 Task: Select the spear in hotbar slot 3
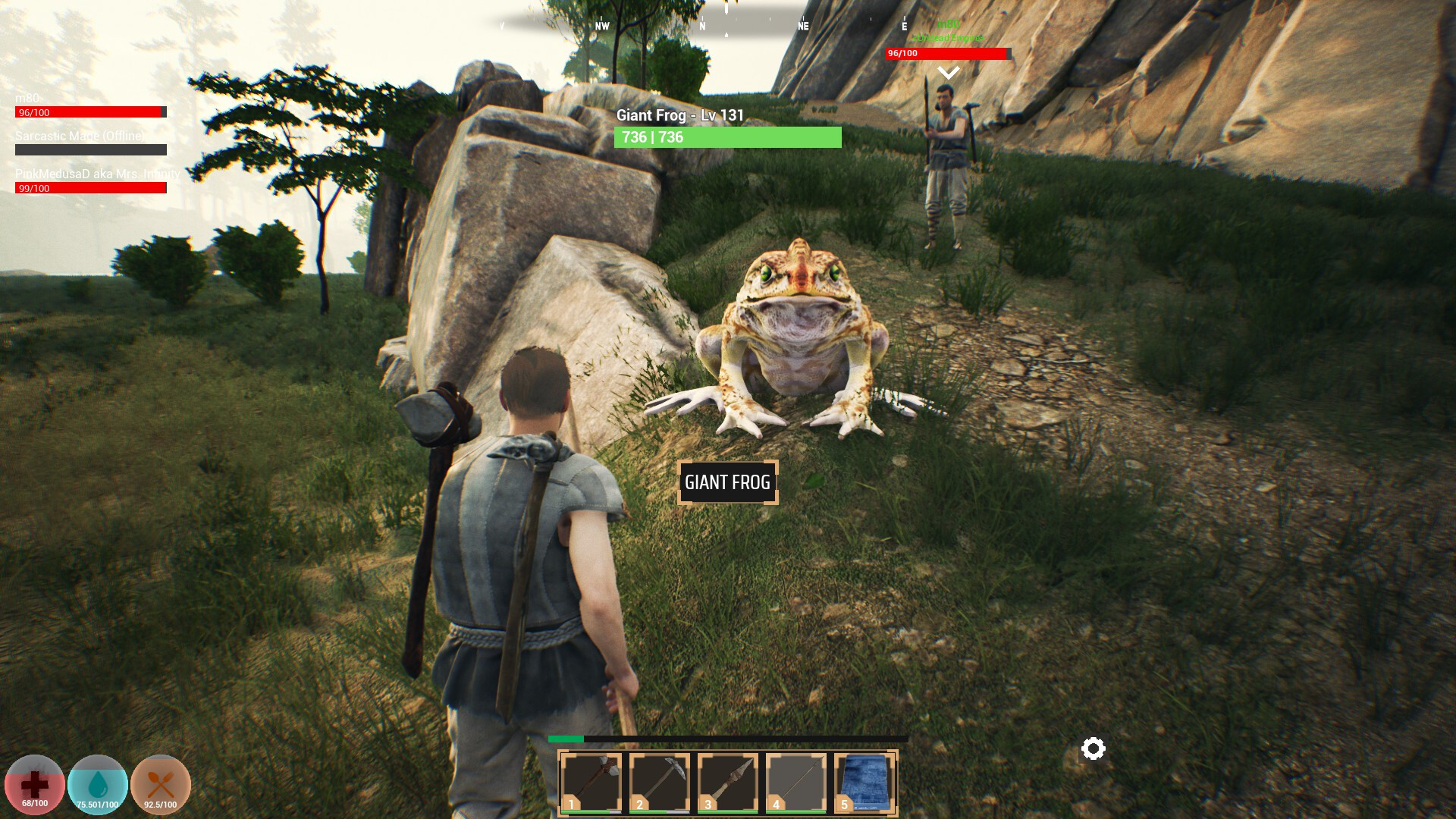click(x=727, y=780)
